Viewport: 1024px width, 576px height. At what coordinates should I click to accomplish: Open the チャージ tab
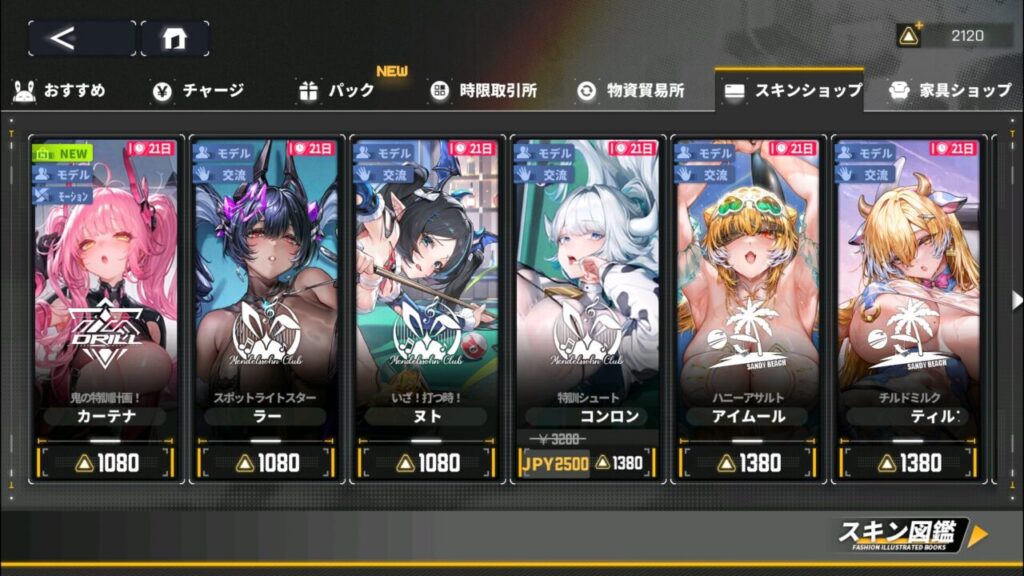coord(198,91)
